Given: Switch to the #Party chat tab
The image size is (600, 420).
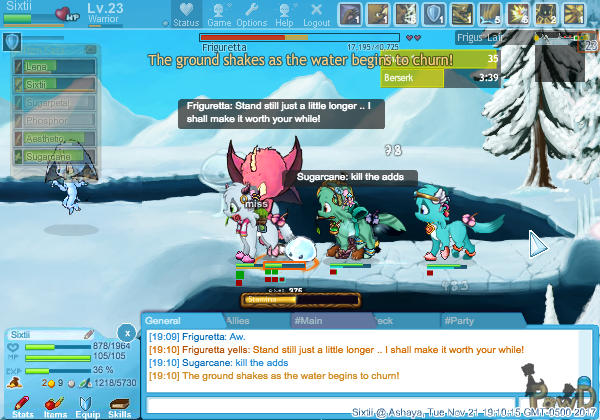Looking at the screenshot, I should click(460, 320).
